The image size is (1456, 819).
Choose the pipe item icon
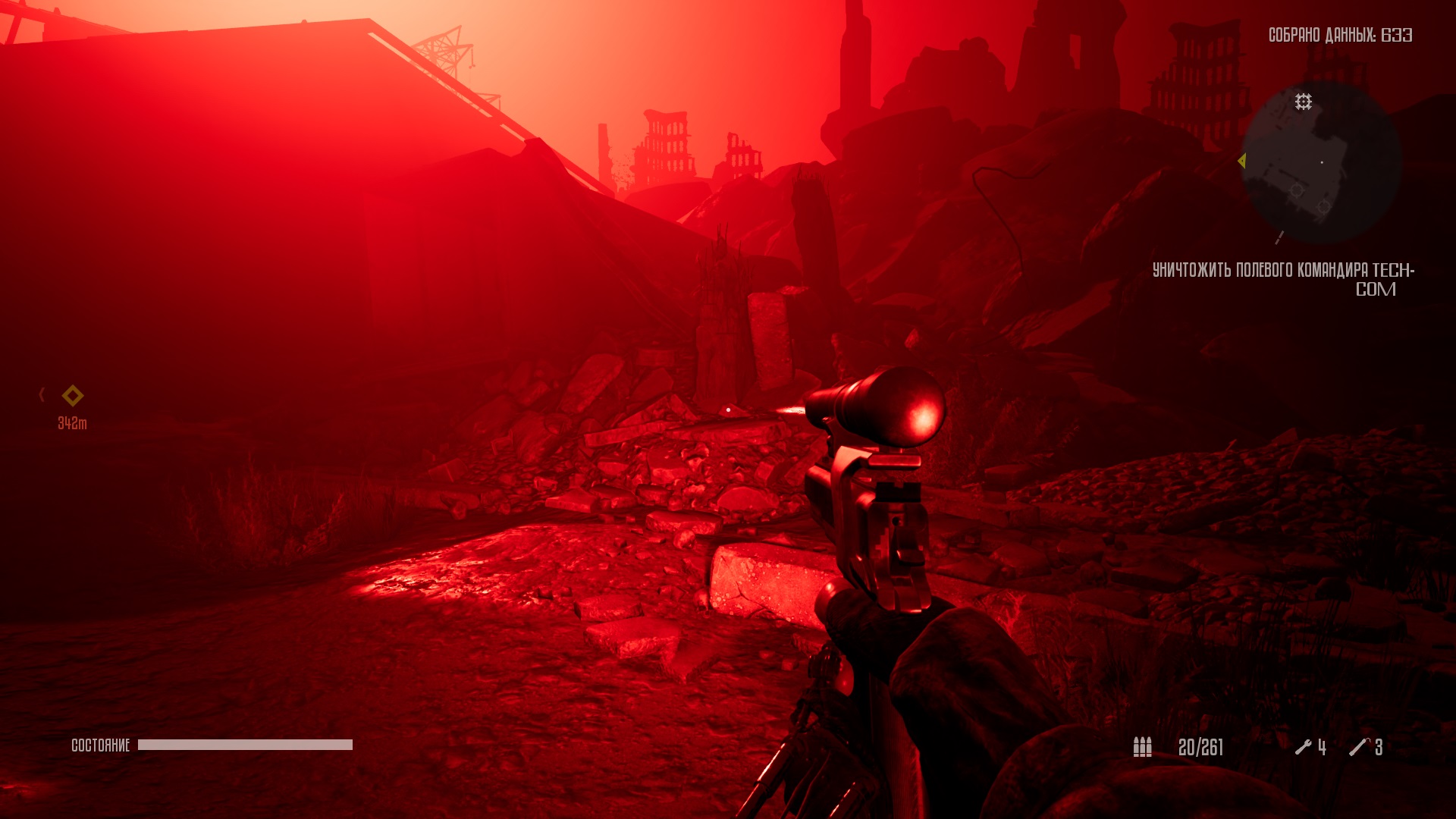point(1358,747)
